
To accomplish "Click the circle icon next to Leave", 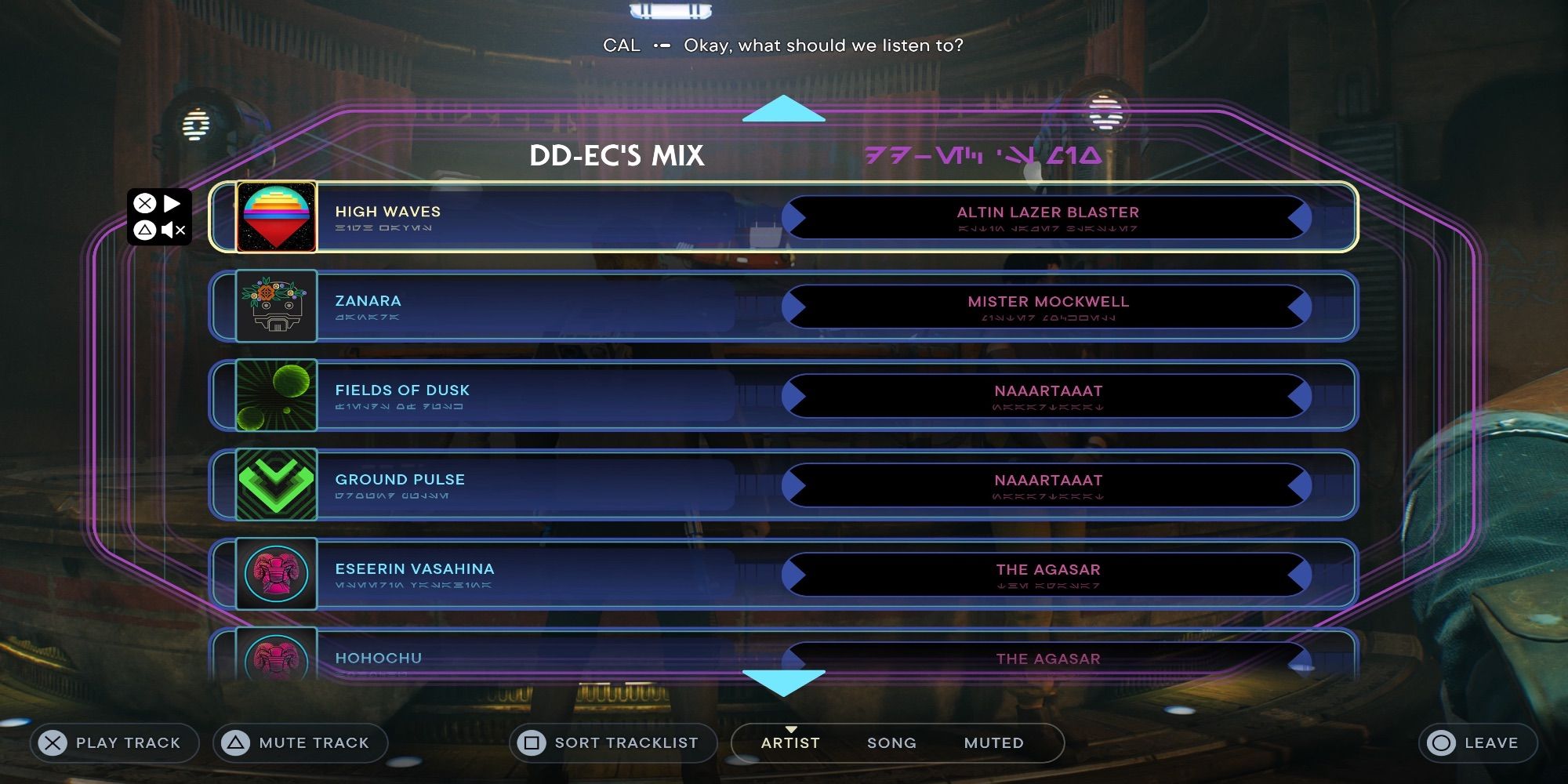I will 1443,742.
